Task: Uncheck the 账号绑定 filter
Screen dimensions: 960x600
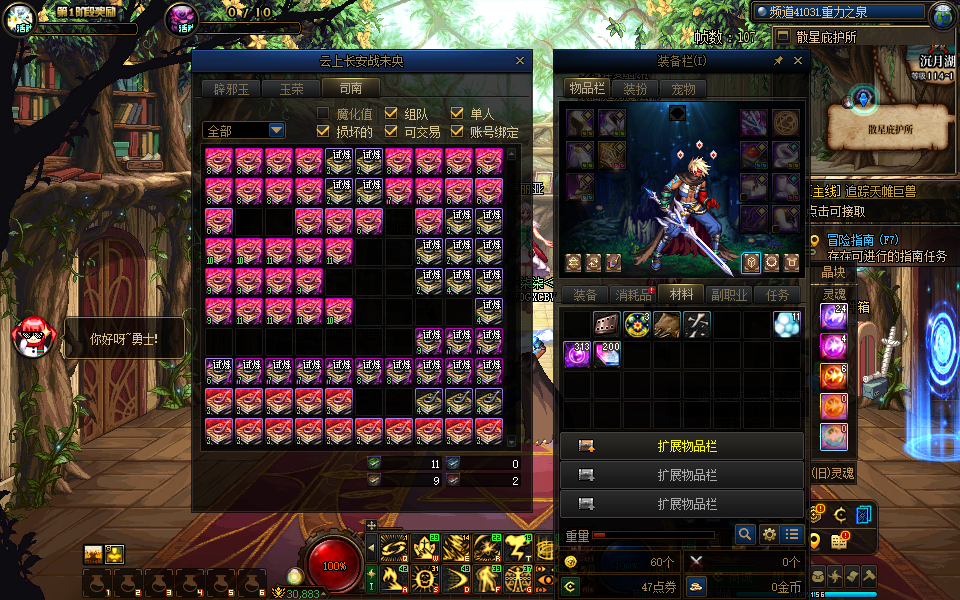Action: 458,131
